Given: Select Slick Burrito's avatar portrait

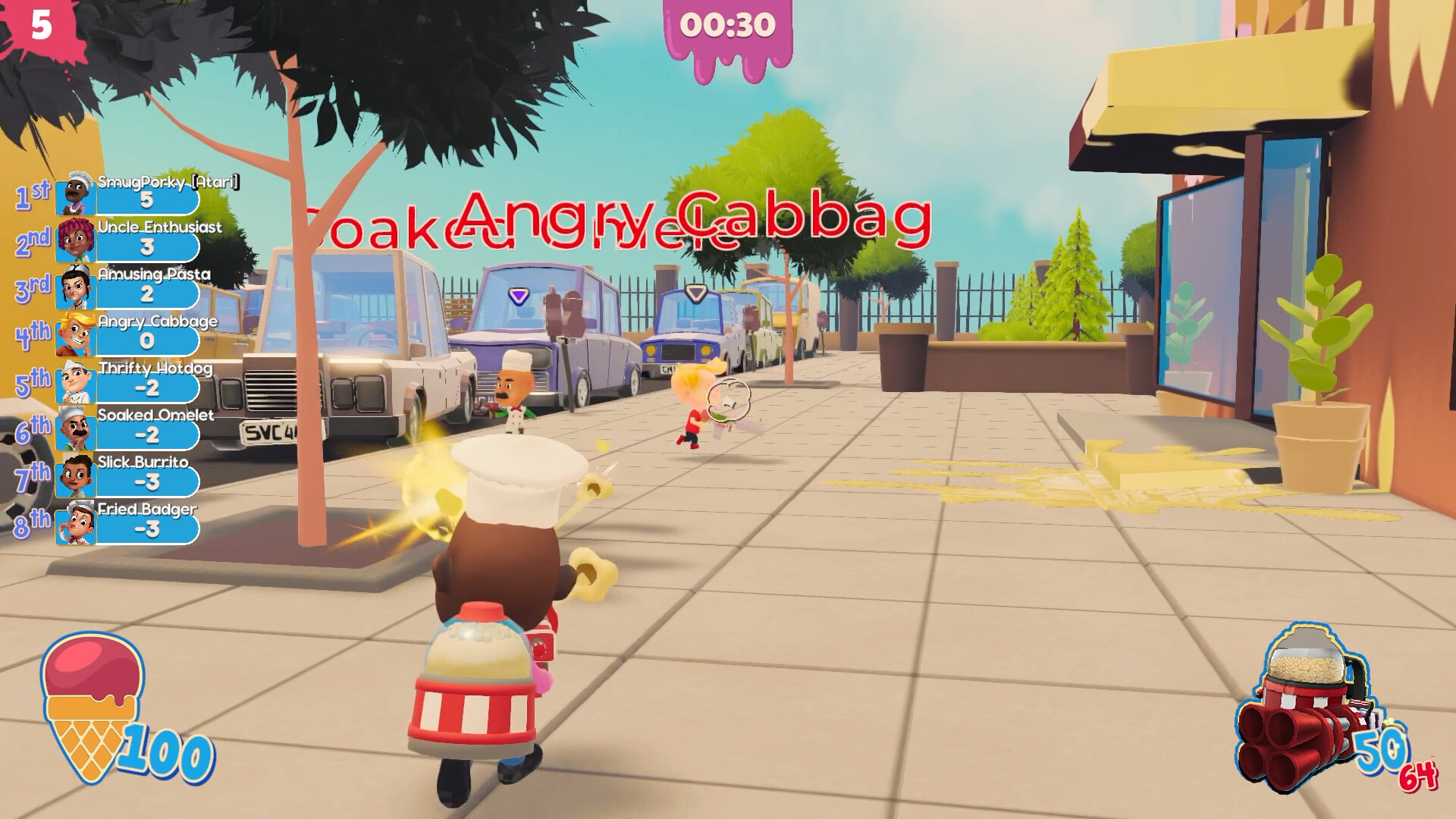Looking at the screenshot, I should coord(75,476).
